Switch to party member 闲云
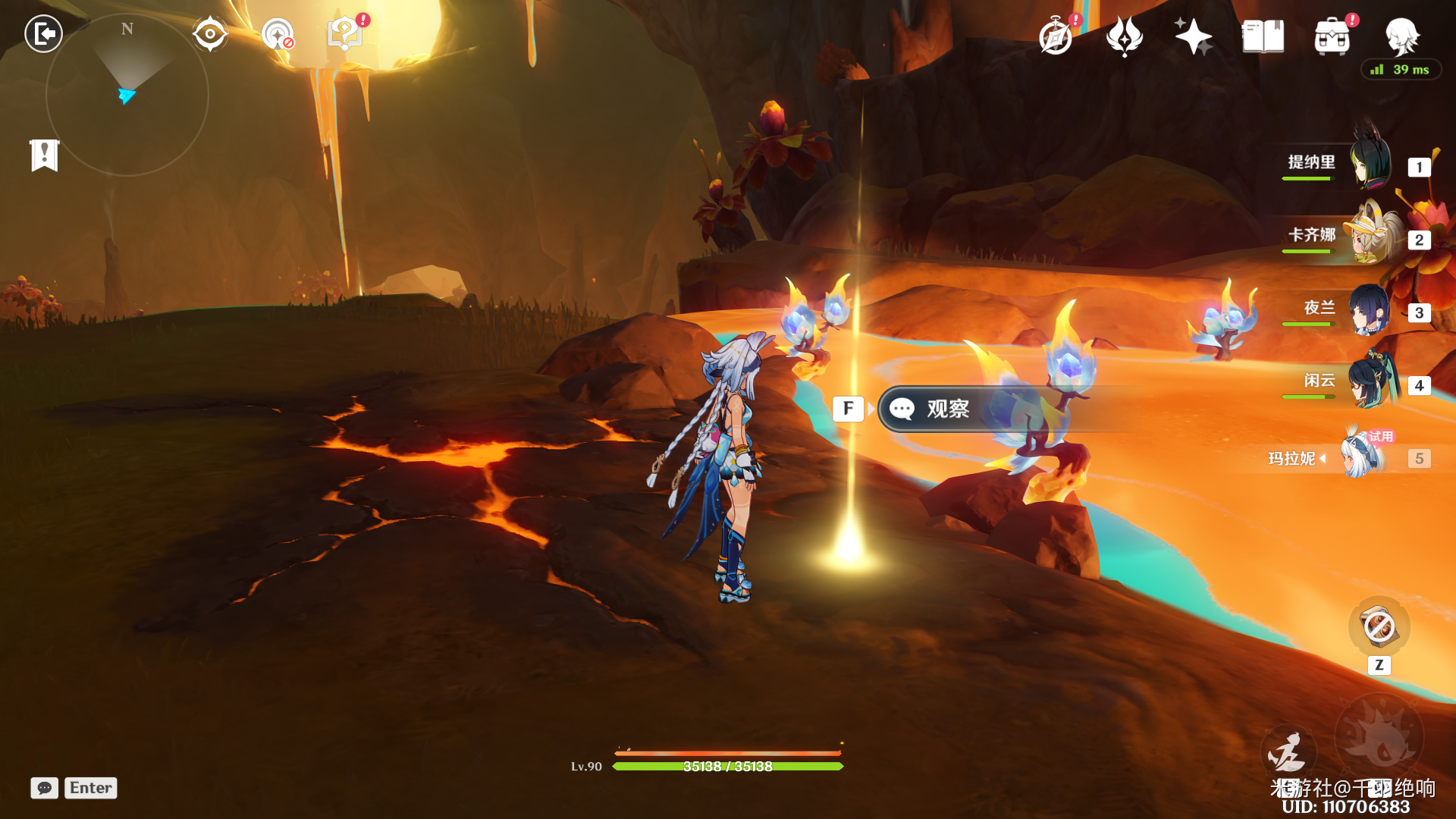The width and height of the screenshot is (1456, 819). point(1370,381)
